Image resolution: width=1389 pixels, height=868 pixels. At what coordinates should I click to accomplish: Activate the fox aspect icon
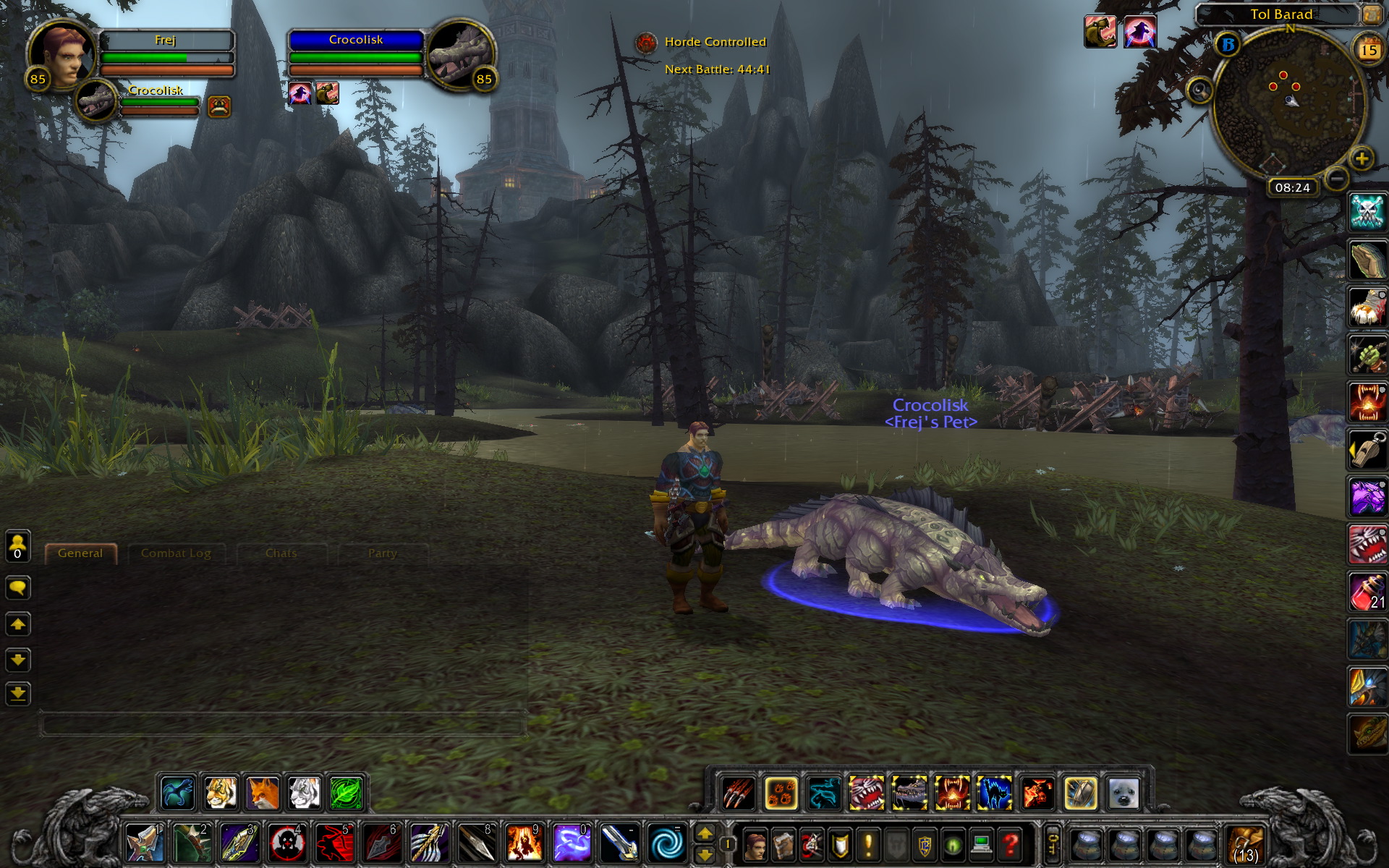tap(263, 793)
